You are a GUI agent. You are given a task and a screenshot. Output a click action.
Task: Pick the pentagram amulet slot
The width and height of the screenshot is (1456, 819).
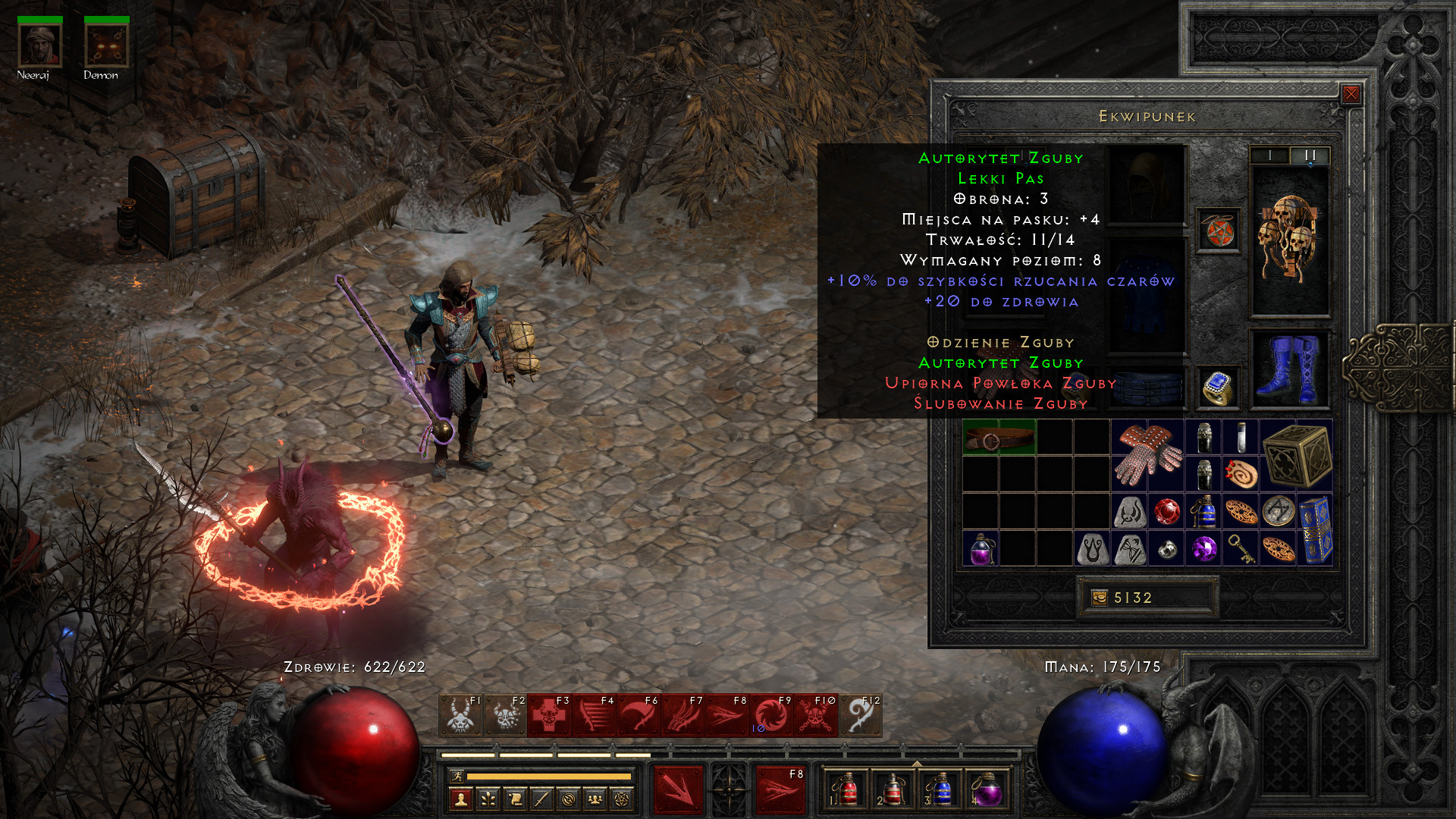pyautogui.click(x=1218, y=231)
